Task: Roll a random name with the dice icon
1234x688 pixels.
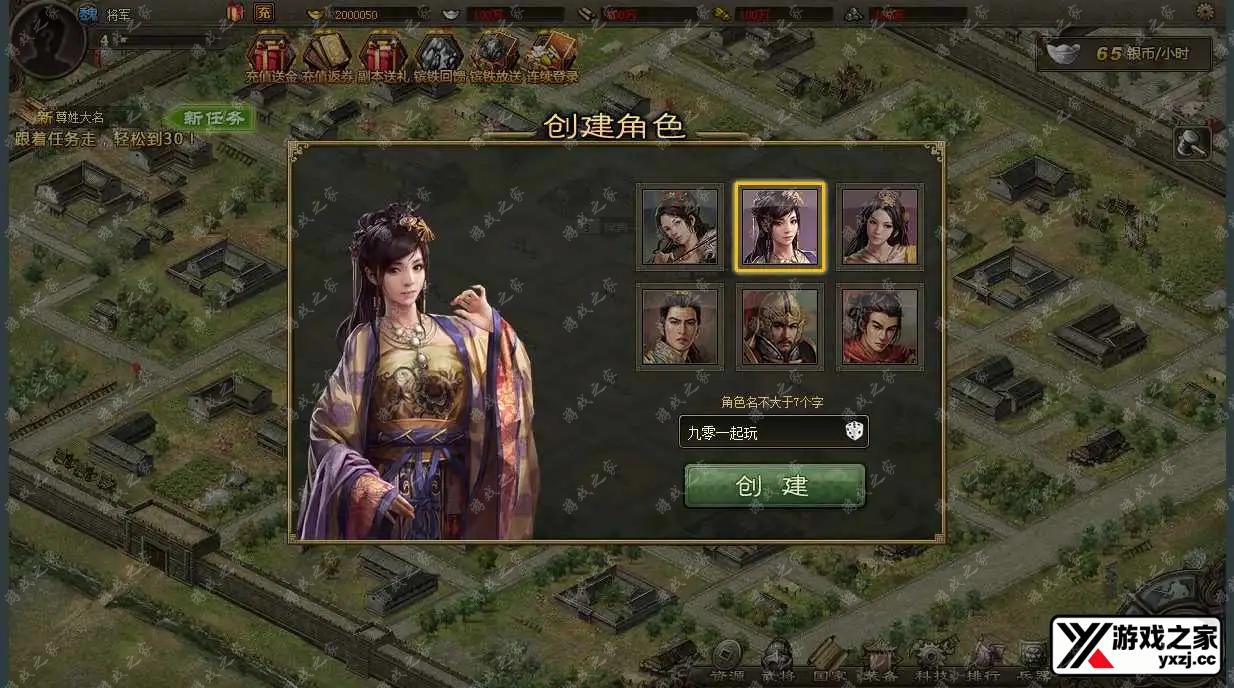Action: click(854, 432)
